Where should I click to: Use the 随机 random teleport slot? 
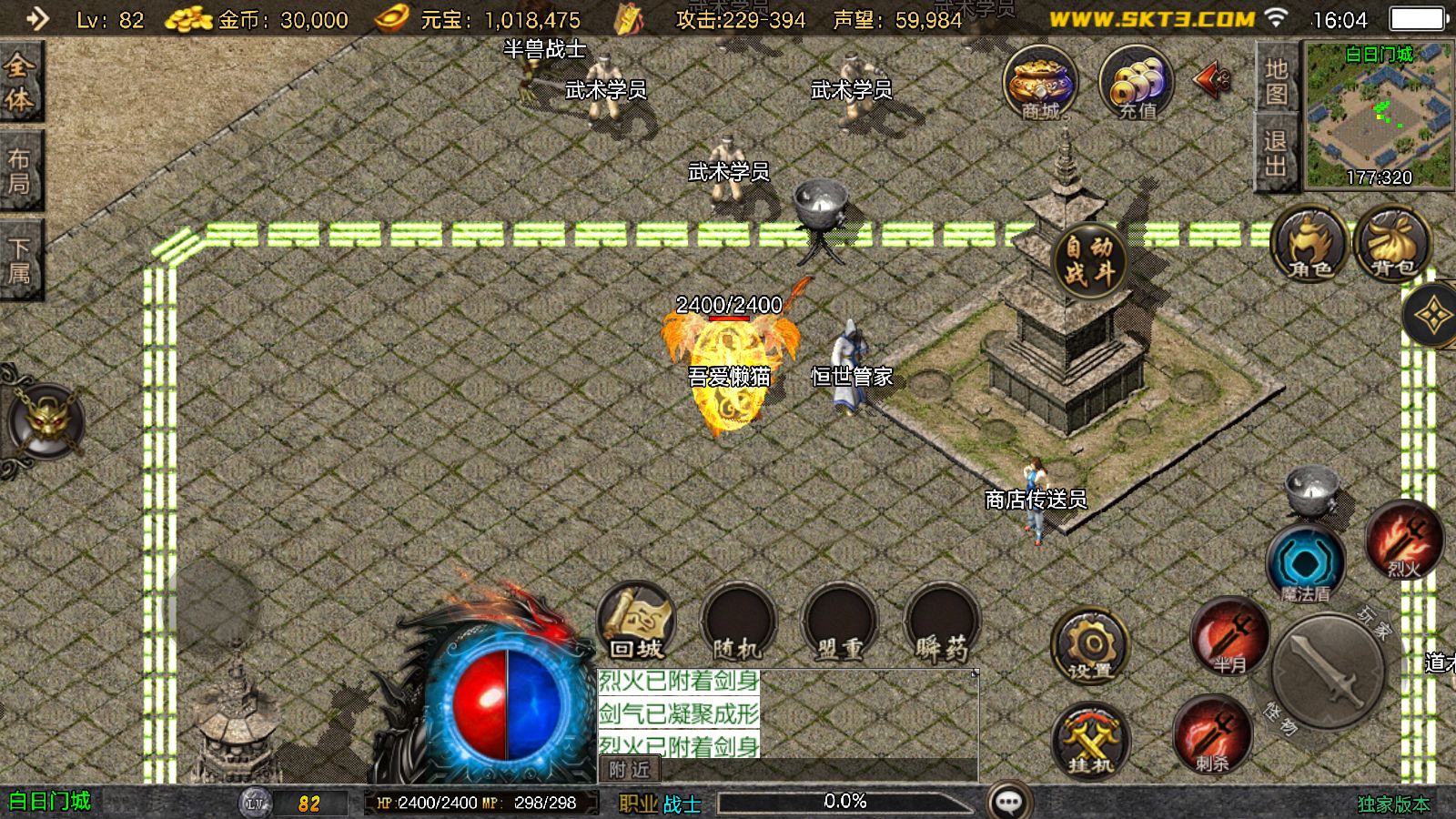click(x=737, y=622)
